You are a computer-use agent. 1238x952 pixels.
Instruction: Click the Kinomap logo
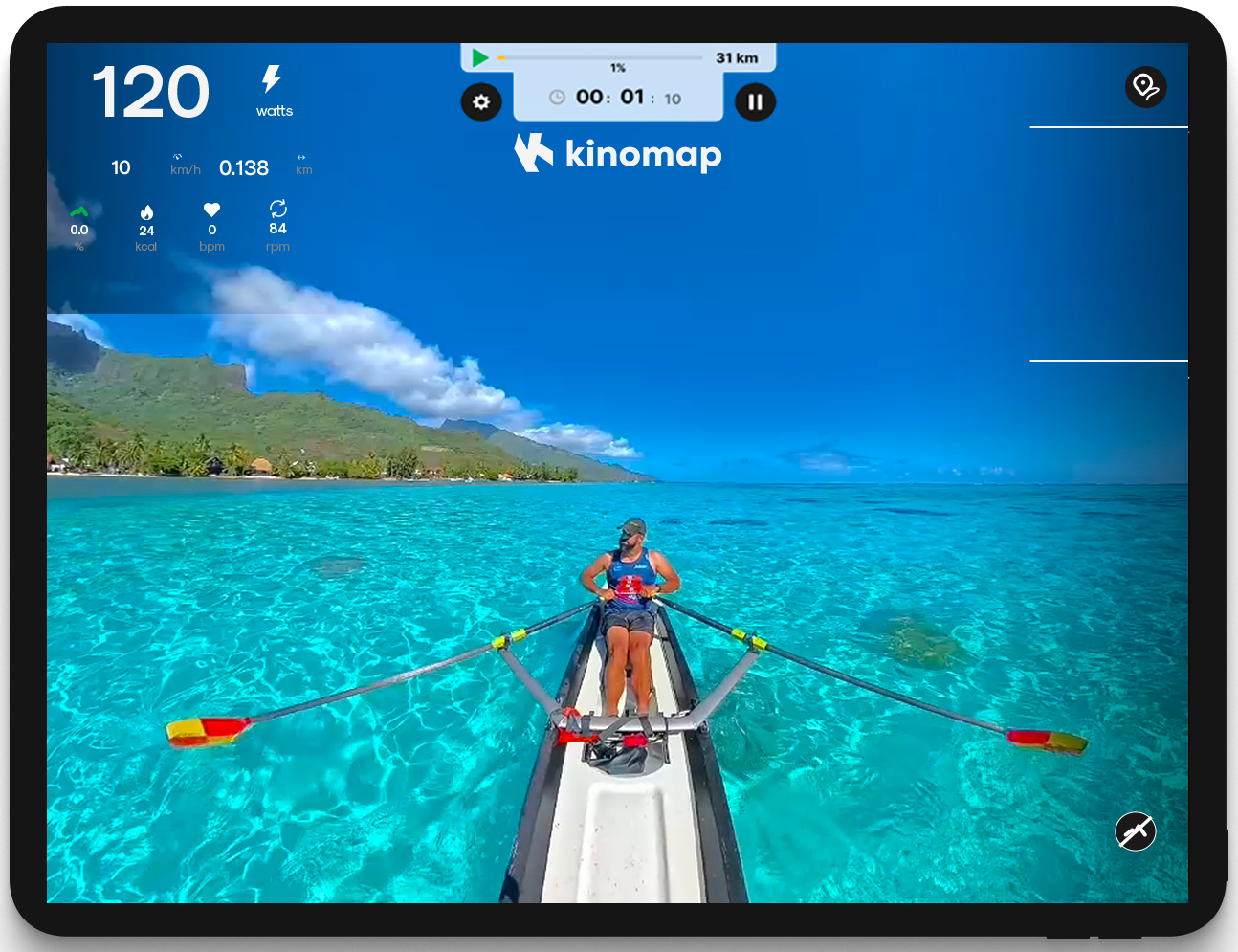tap(617, 152)
